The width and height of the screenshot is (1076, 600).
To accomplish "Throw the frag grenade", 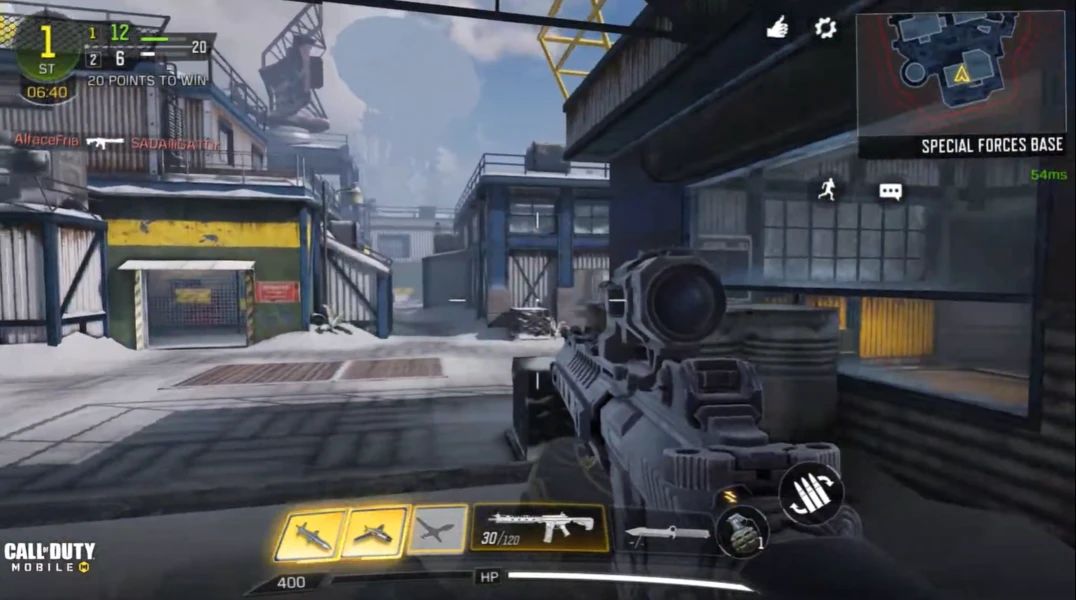I will pos(742,530).
